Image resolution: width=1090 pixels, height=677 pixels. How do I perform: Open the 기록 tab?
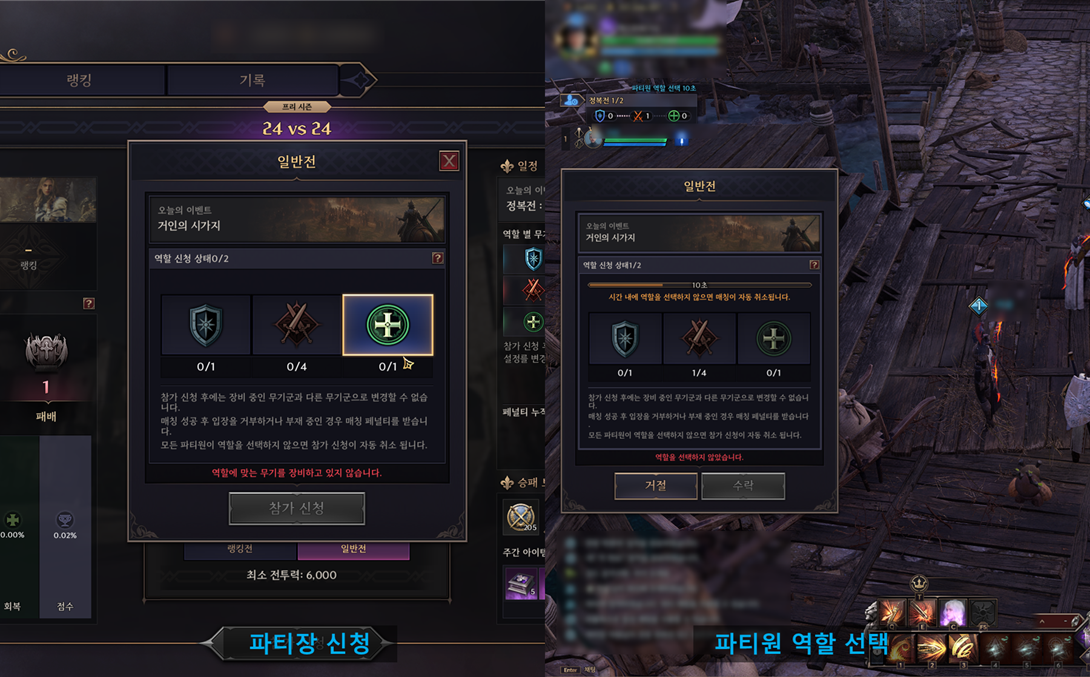pyautogui.click(x=252, y=79)
